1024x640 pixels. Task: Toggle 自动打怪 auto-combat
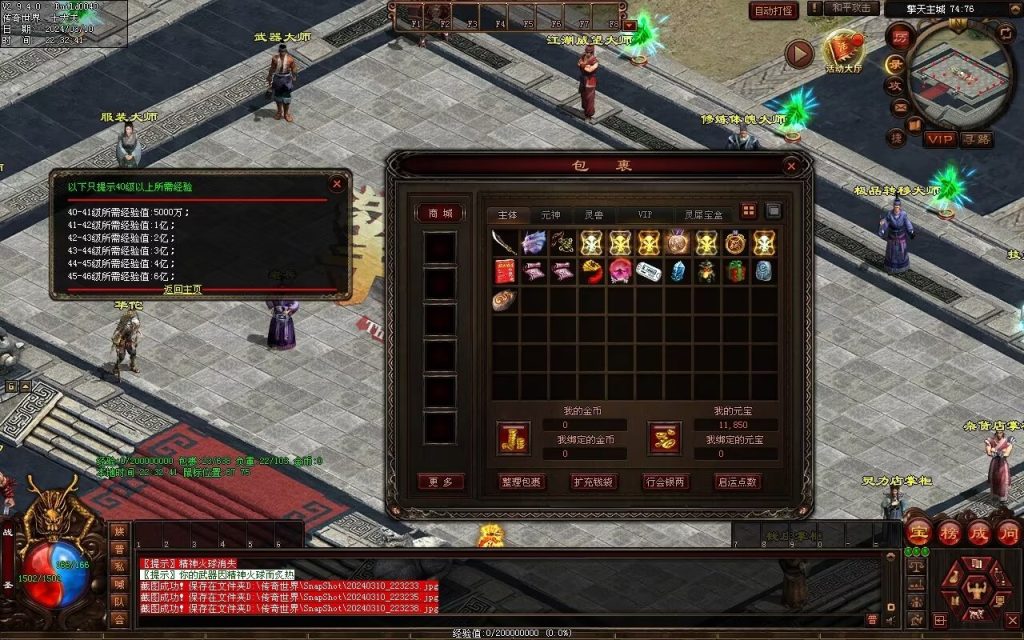click(773, 11)
